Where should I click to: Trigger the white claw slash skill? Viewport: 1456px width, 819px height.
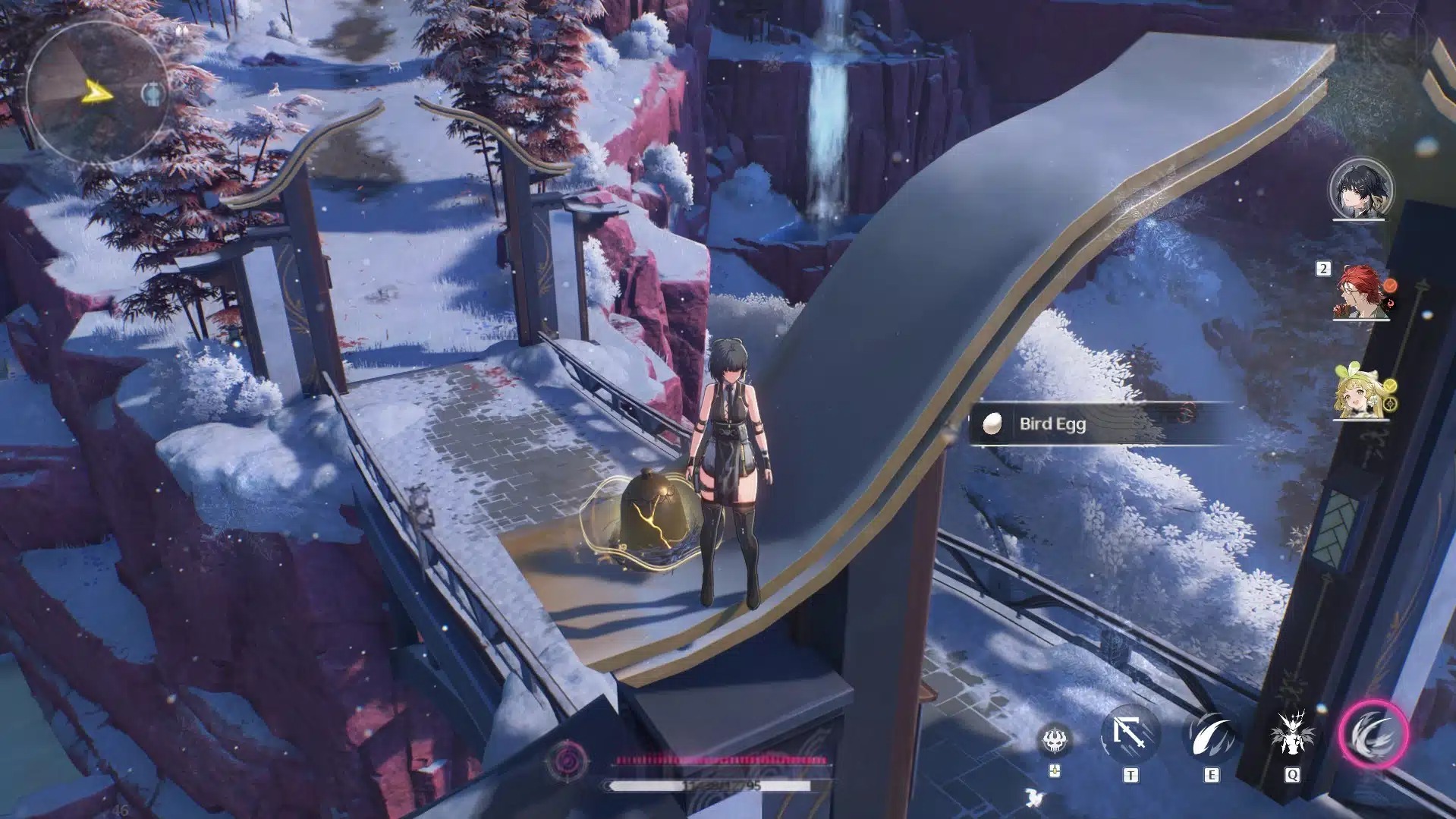(x=1212, y=735)
